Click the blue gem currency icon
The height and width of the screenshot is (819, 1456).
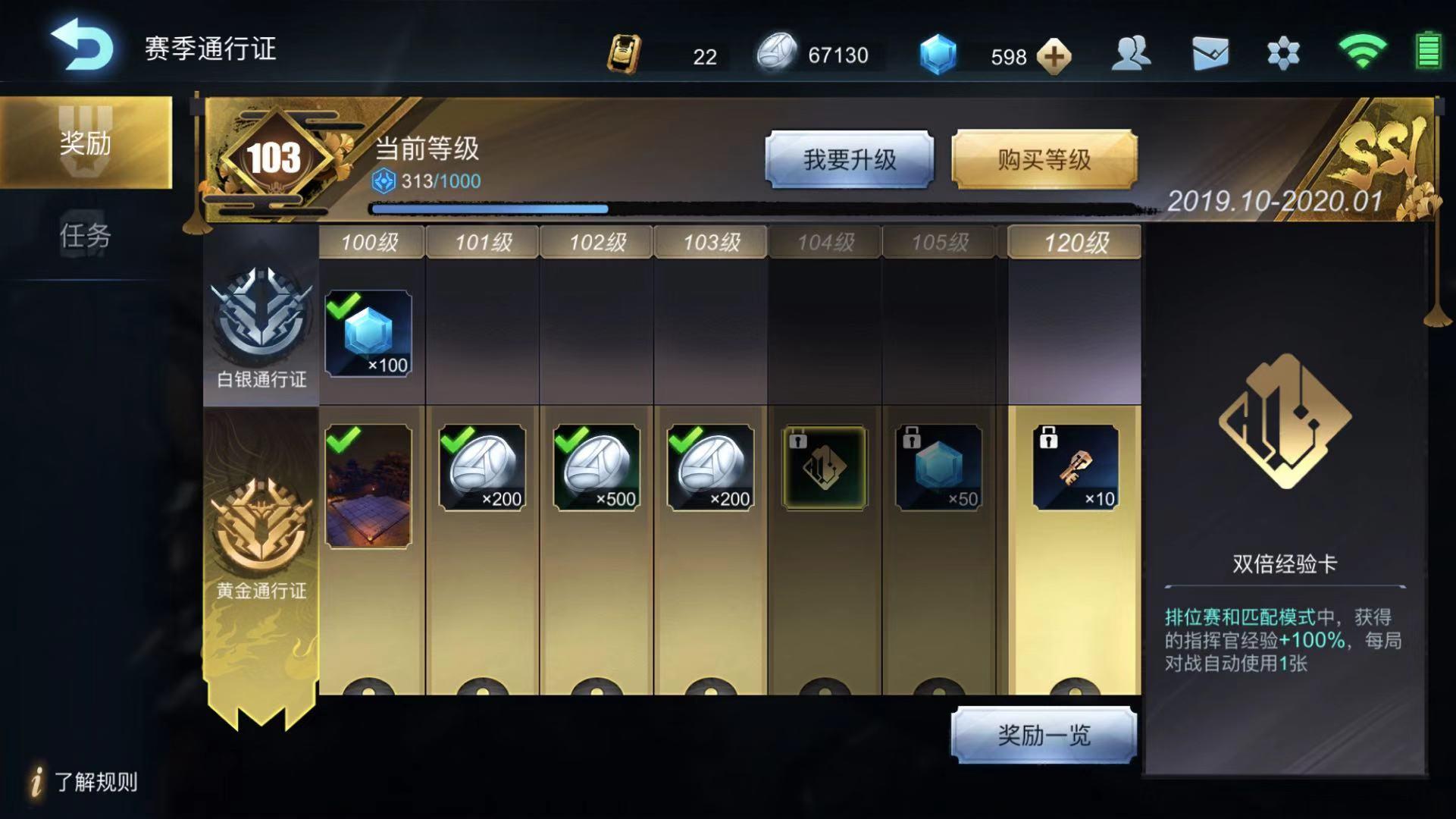pos(938,53)
